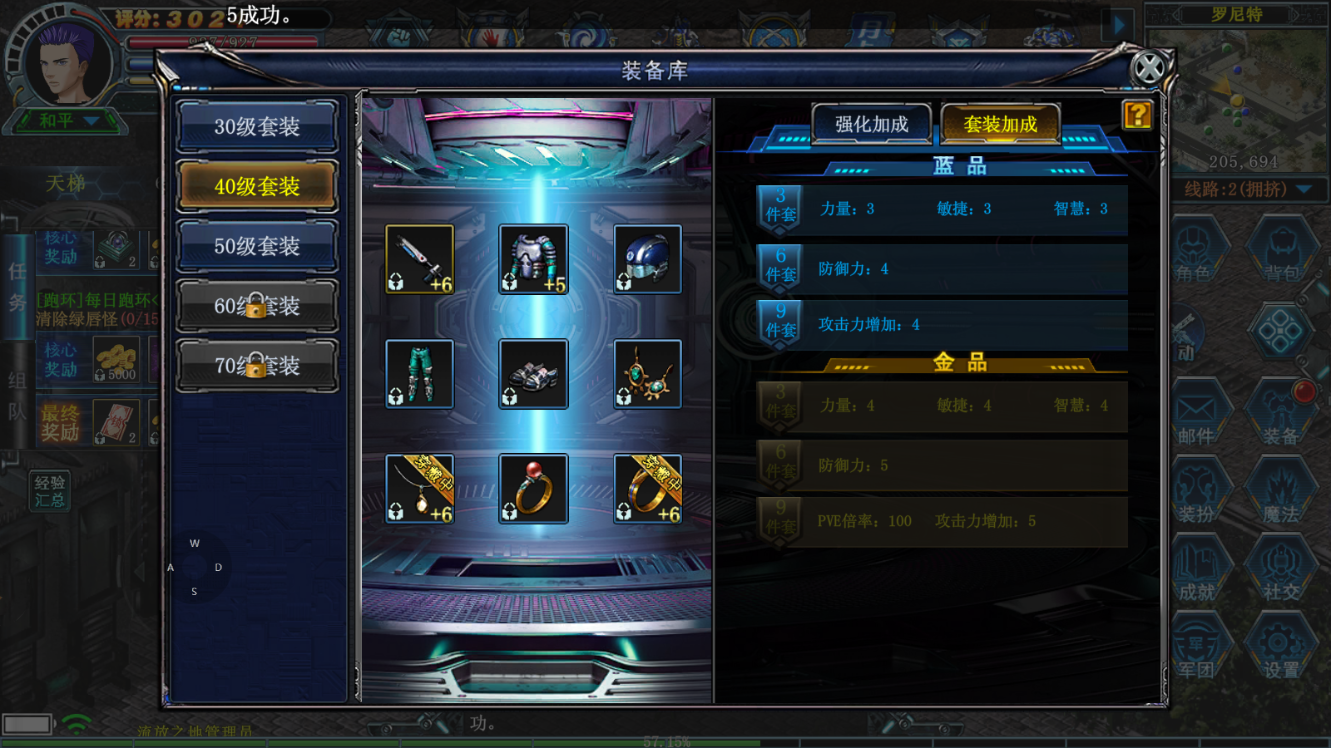Close the equipment library window
The height and width of the screenshot is (748, 1331).
[1149, 68]
